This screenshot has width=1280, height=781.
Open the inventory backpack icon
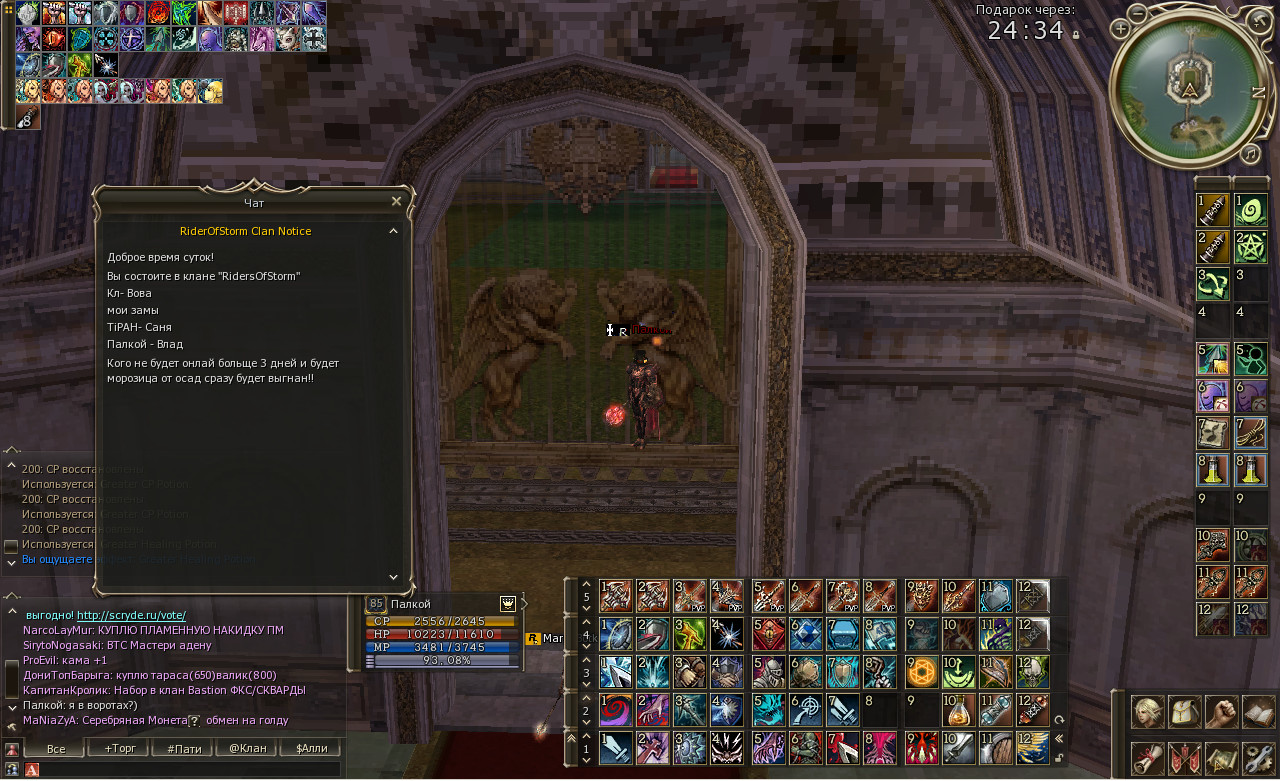click(1184, 712)
